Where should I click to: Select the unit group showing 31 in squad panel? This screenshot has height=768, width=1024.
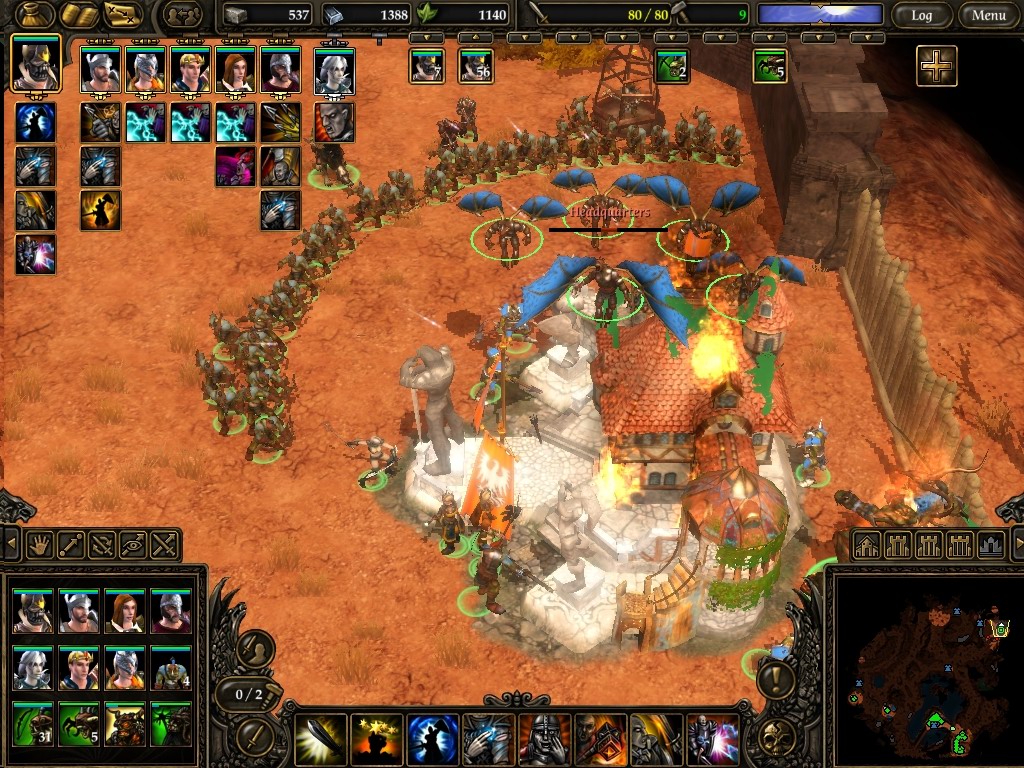point(34,723)
